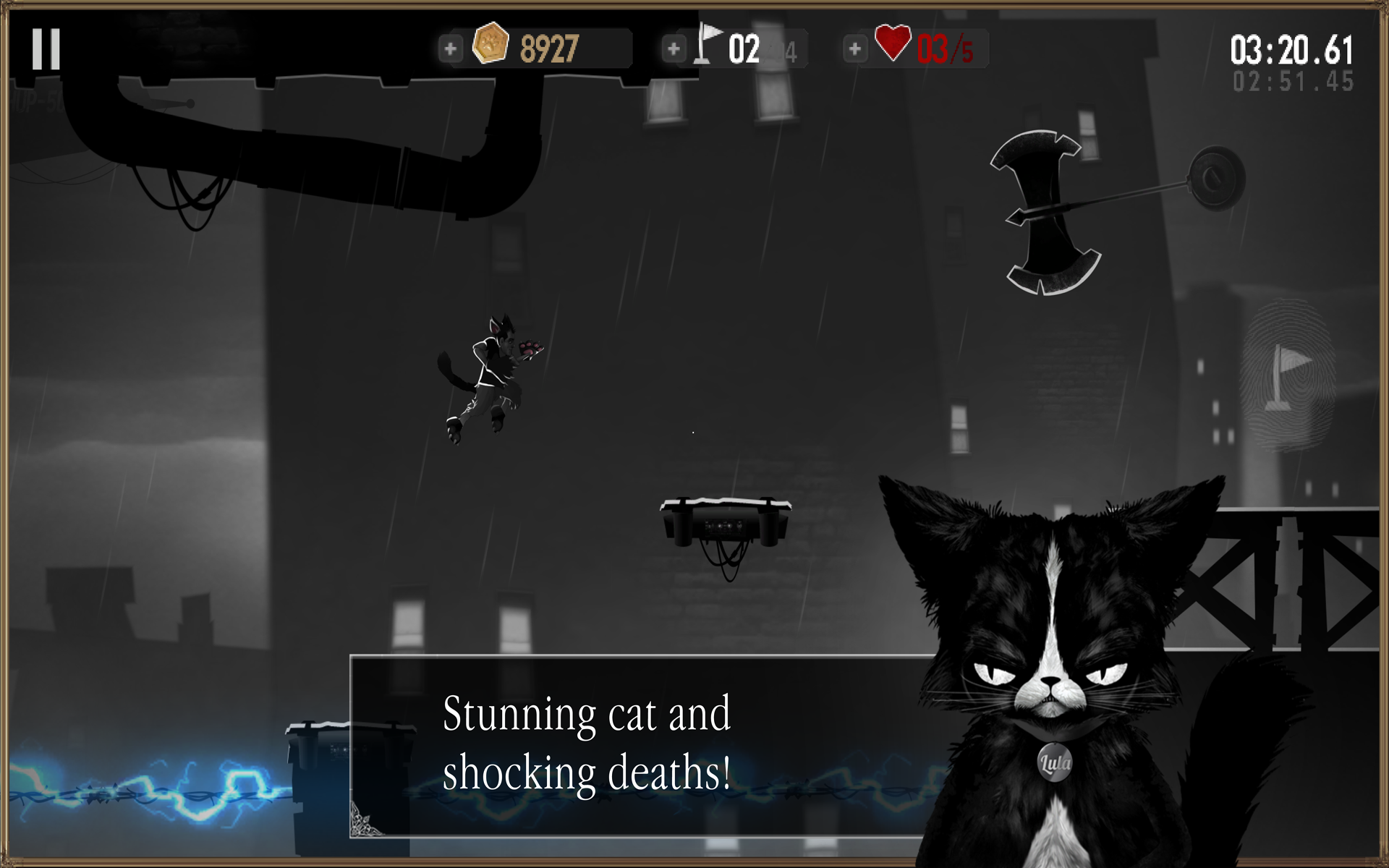Tap the red heart lives icon
1389x868 pixels.
pyautogui.click(x=891, y=43)
